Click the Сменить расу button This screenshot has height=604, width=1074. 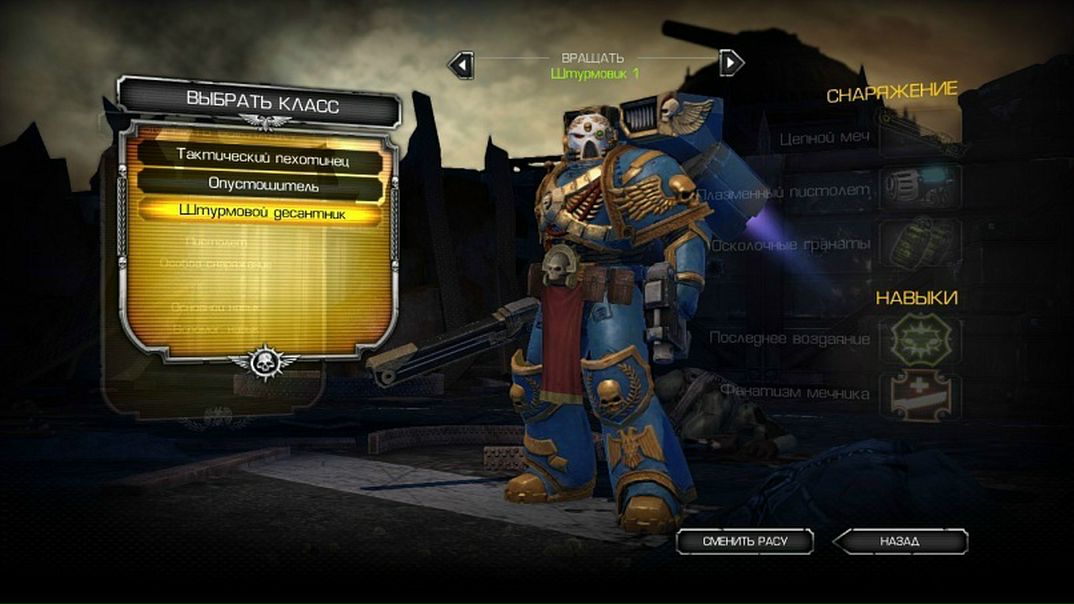coord(745,541)
